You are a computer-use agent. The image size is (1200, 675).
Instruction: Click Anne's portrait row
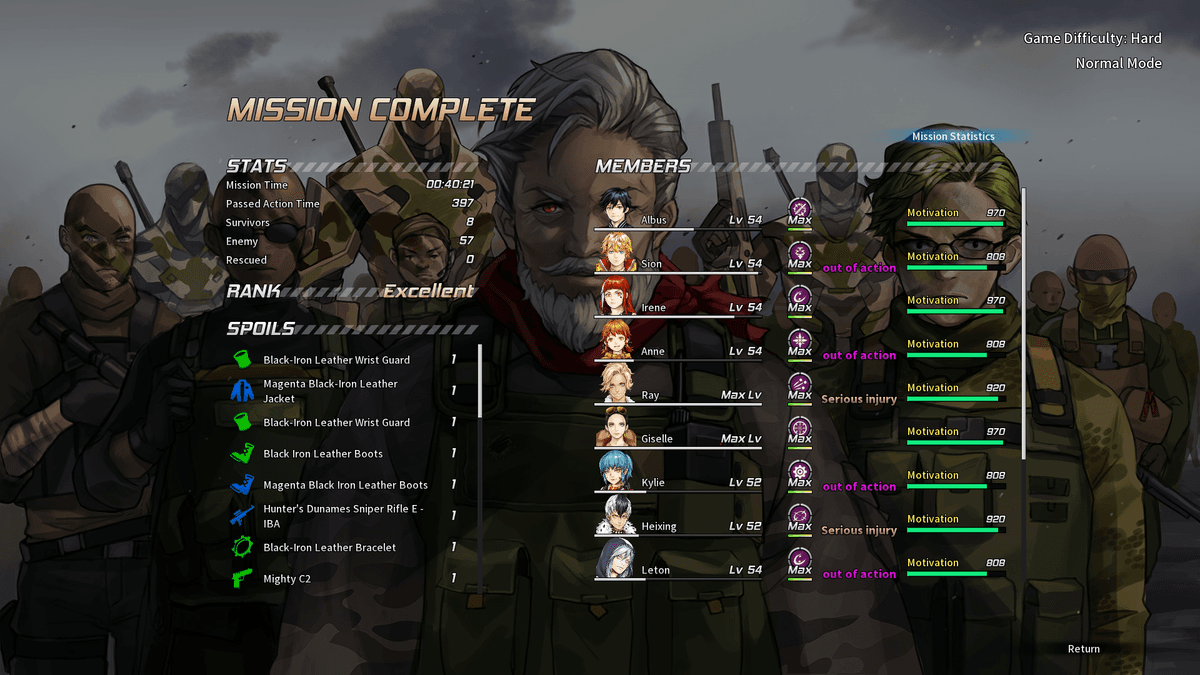coord(679,352)
